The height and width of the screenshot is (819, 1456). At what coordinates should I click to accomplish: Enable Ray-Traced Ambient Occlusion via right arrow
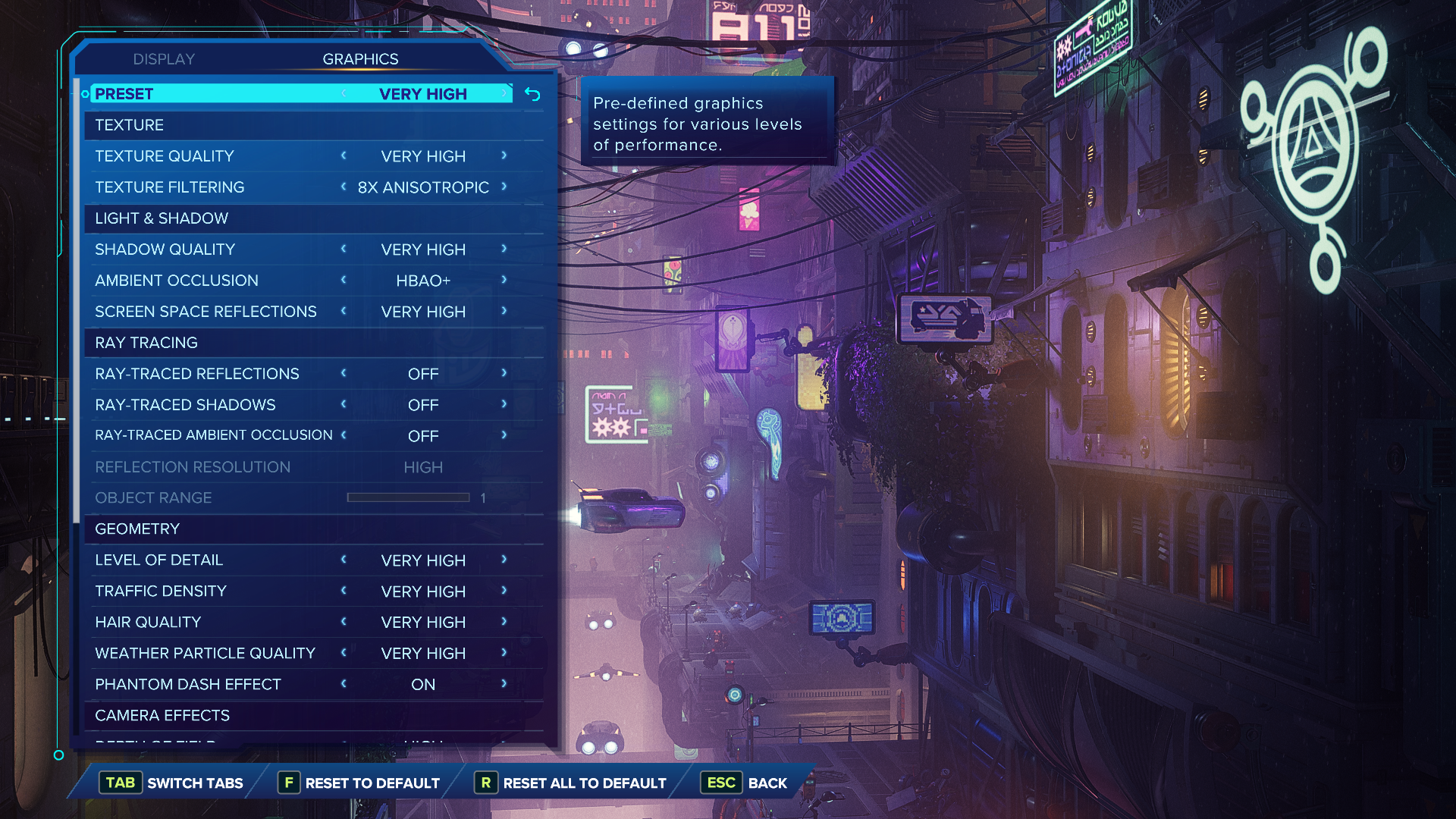coord(504,435)
